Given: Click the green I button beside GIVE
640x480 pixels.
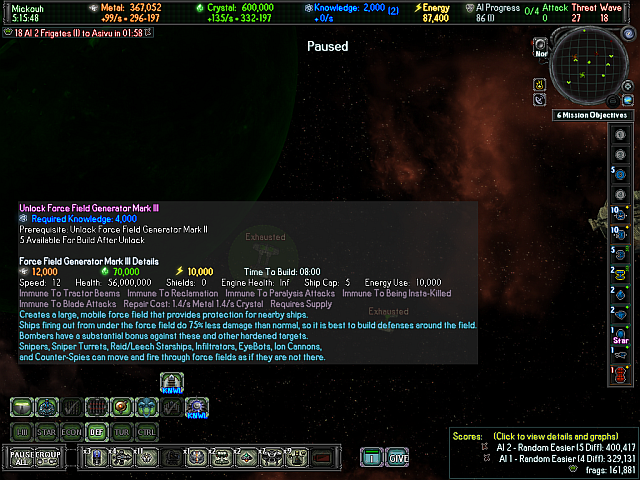Looking at the screenshot, I should [371, 458].
